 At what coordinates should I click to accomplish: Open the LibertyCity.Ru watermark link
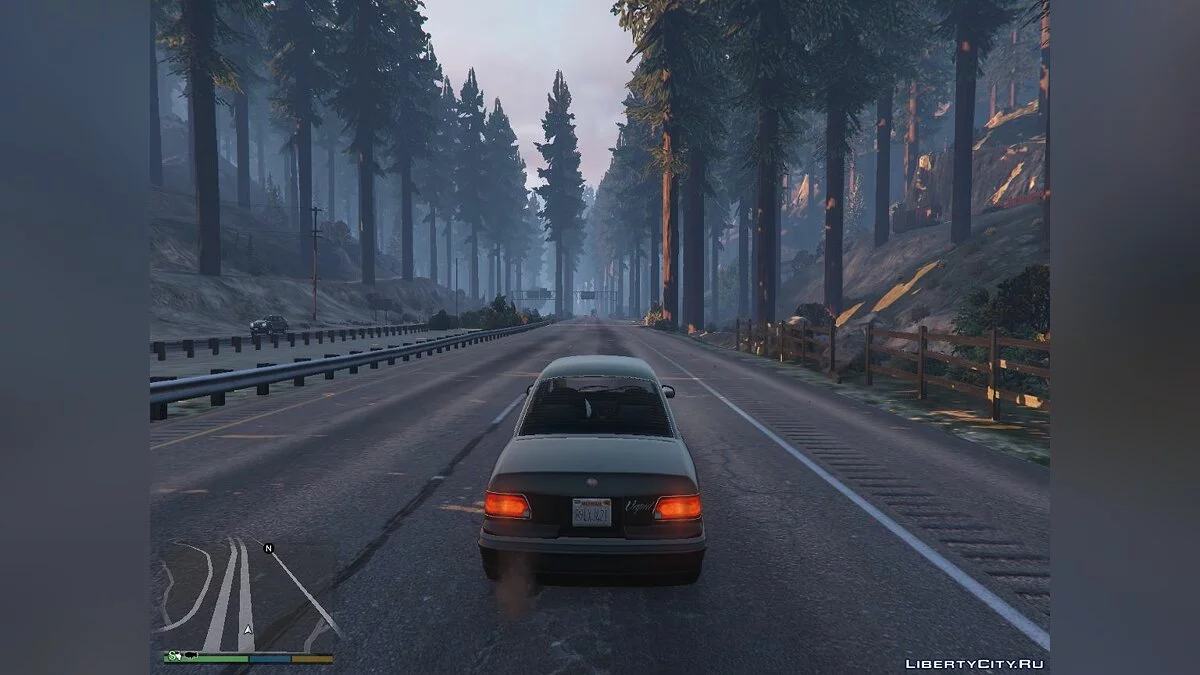click(975, 664)
